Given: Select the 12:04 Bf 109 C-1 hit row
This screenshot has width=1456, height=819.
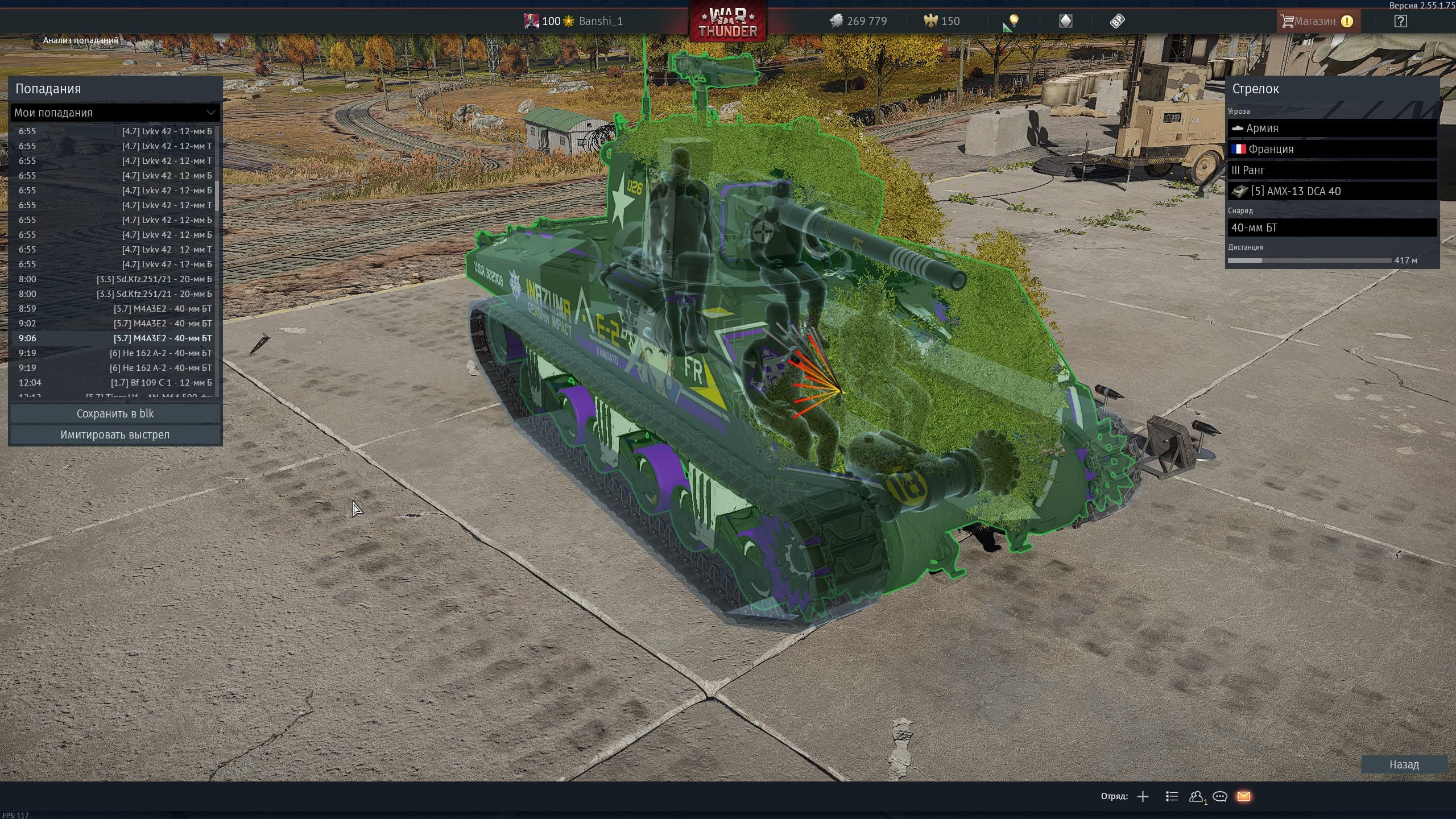Looking at the screenshot, I should click(x=115, y=383).
